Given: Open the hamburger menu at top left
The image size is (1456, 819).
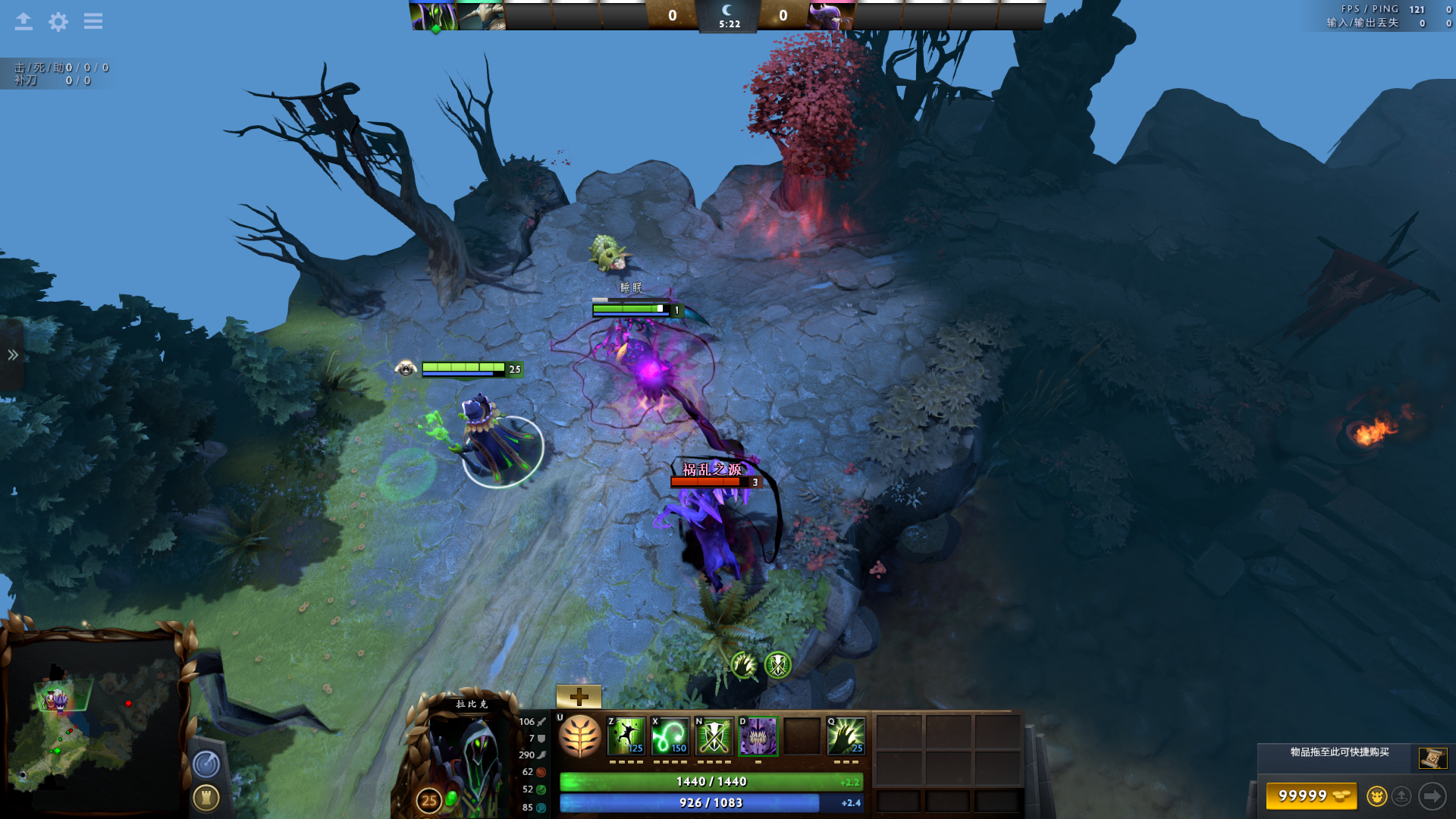Looking at the screenshot, I should (x=93, y=21).
